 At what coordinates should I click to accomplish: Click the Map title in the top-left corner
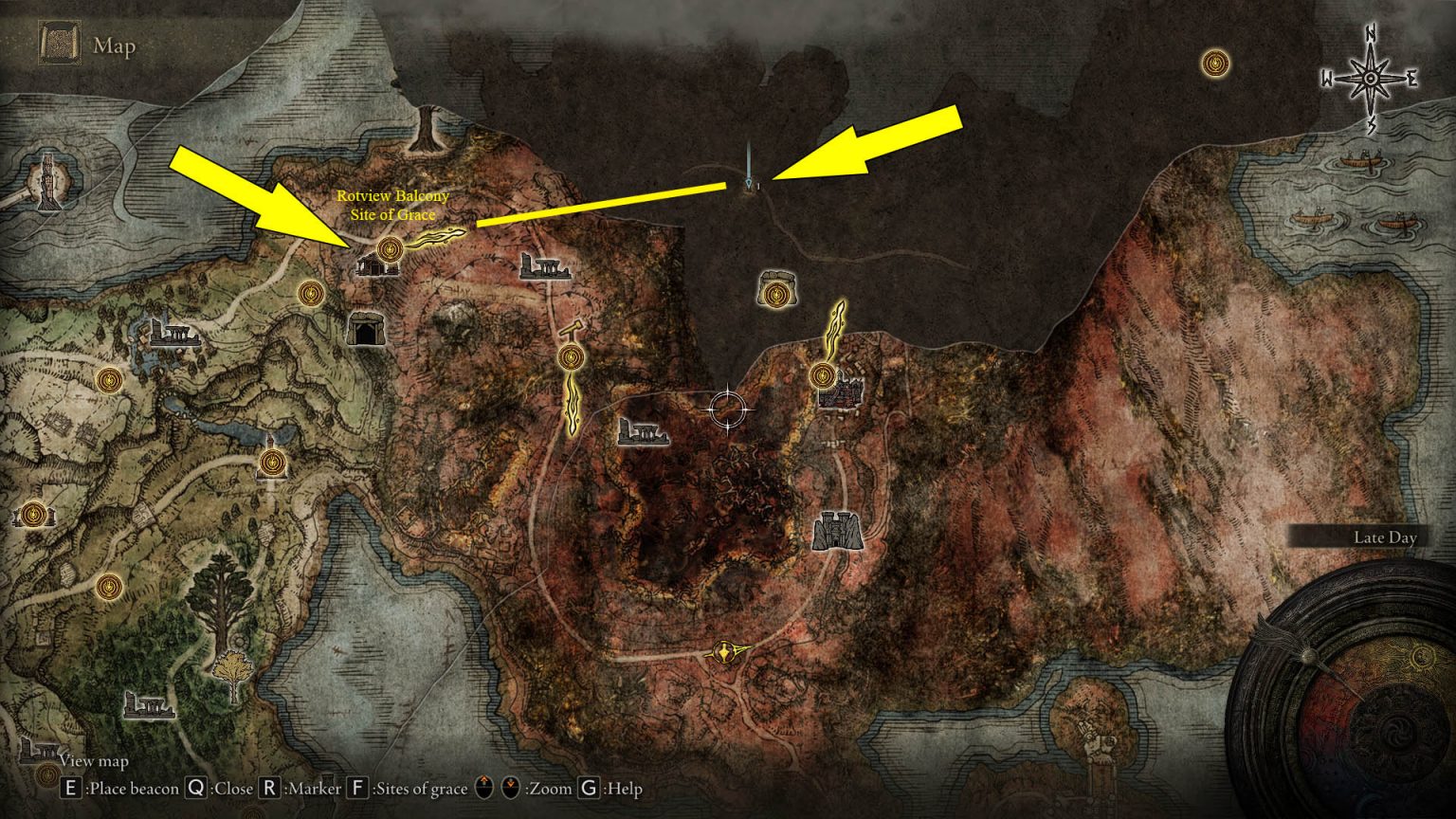coord(114,45)
